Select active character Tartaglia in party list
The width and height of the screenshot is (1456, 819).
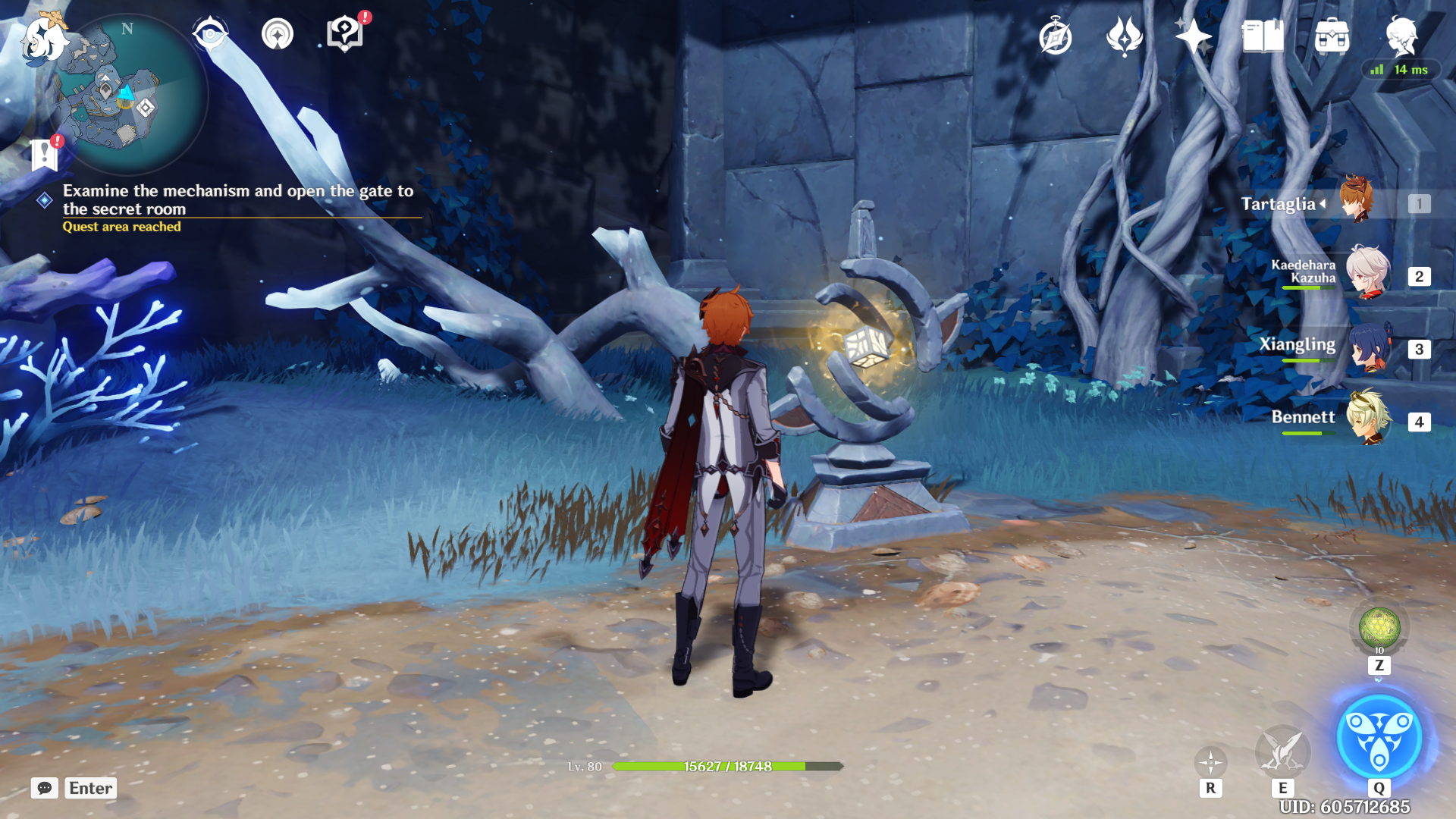coord(1356,201)
